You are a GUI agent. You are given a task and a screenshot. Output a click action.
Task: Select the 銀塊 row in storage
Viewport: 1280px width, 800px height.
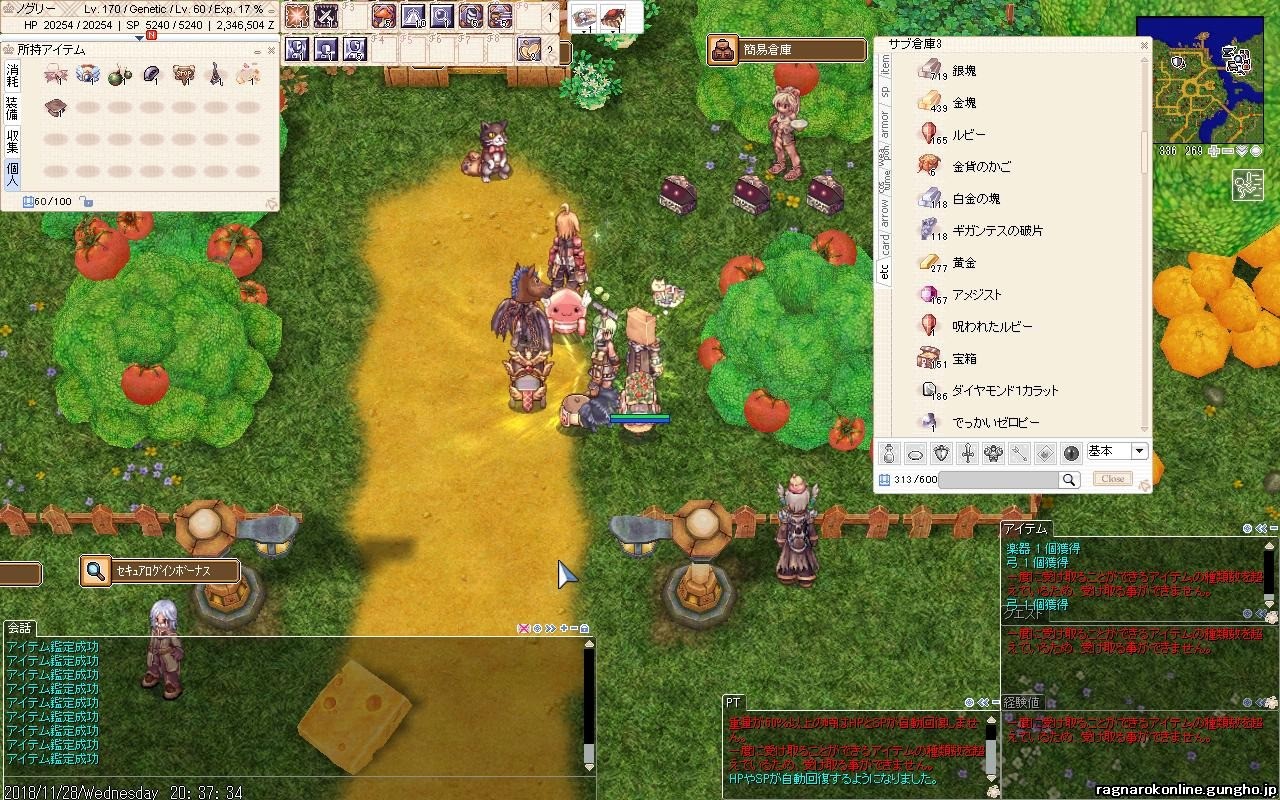(x=964, y=71)
